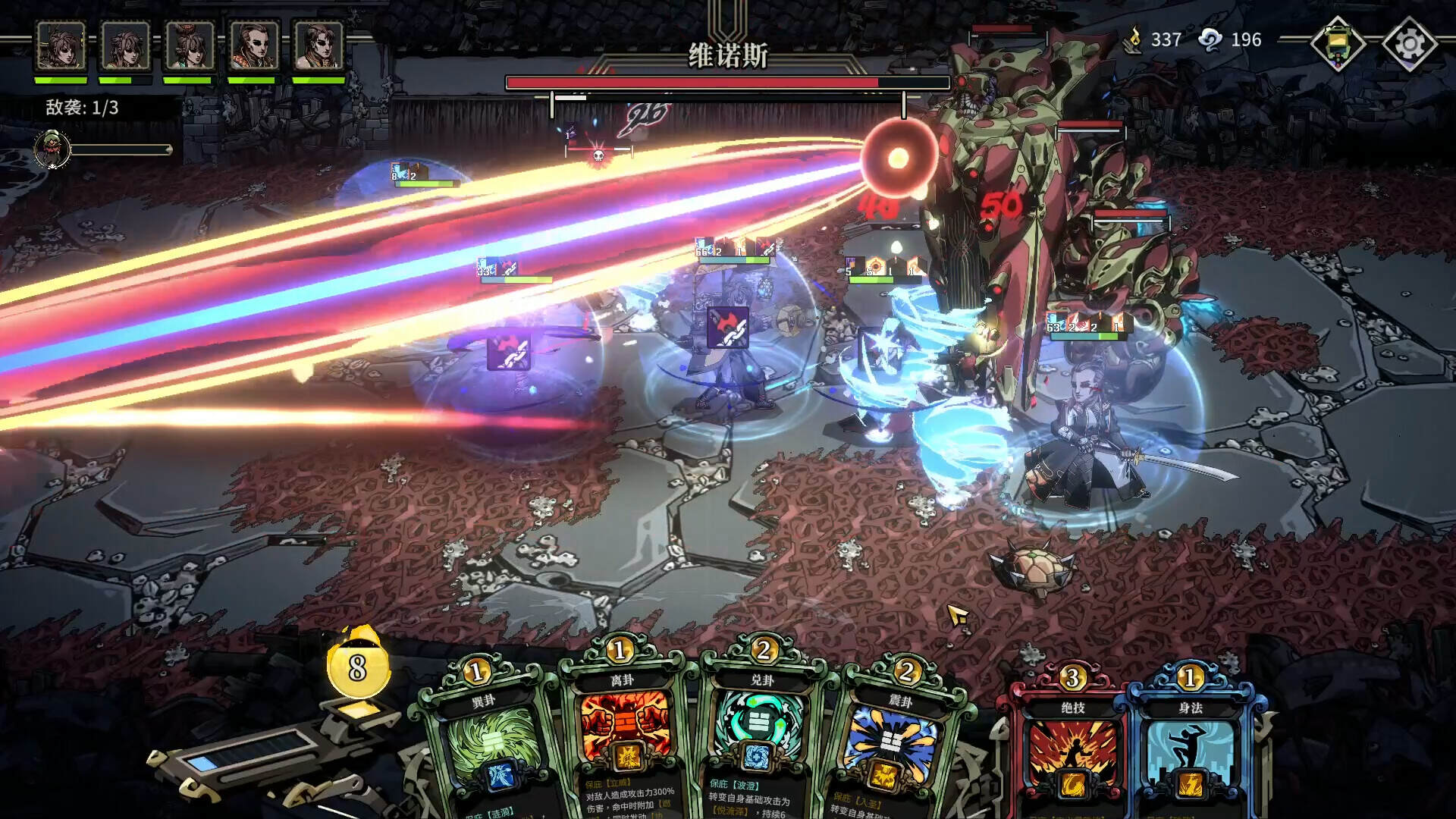The width and height of the screenshot is (1456, 819).
Task: Click the yellow energy orb showing 8
Action: pos(356,667)
